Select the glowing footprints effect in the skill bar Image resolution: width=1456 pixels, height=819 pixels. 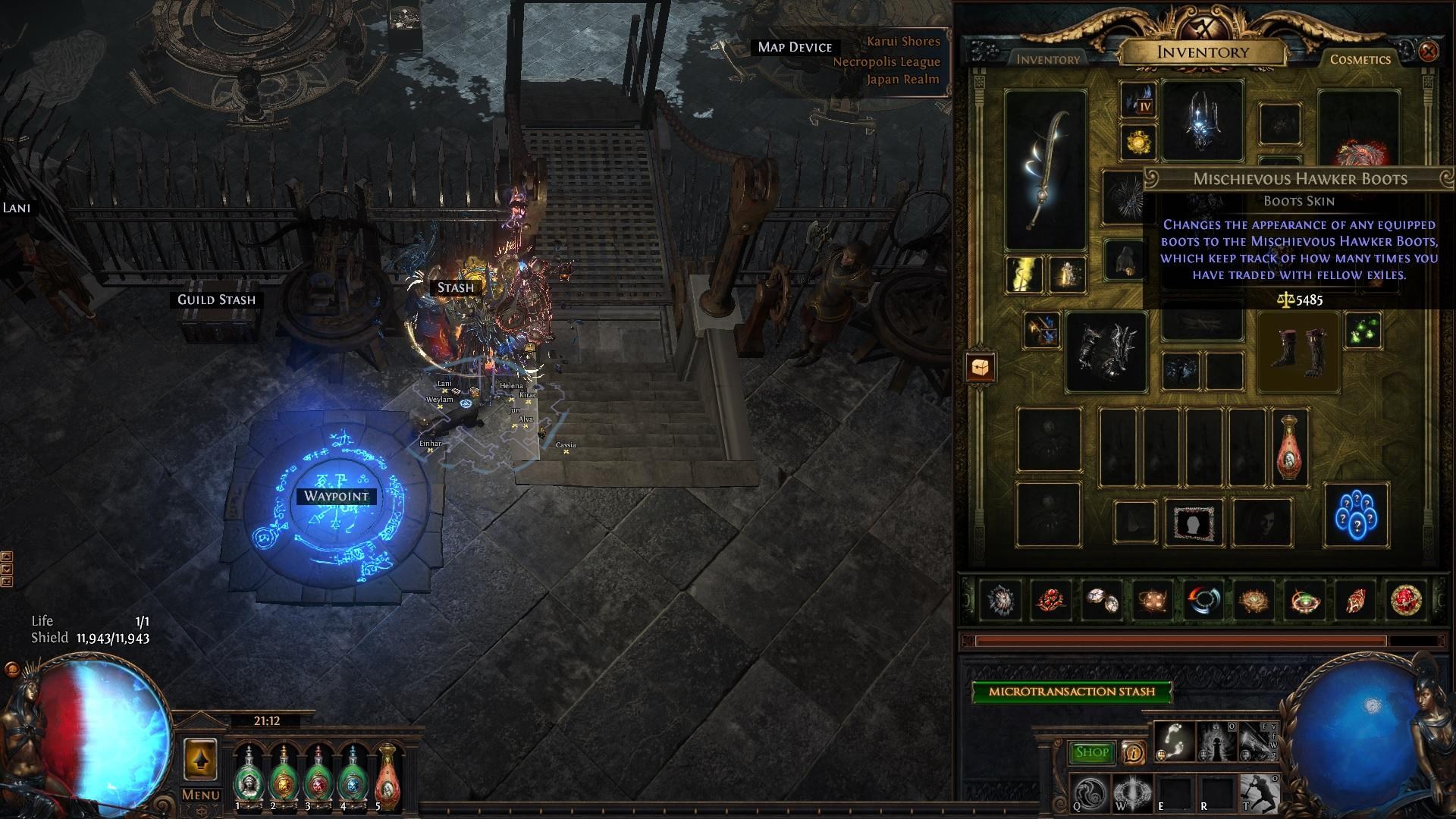[1174, 741]
